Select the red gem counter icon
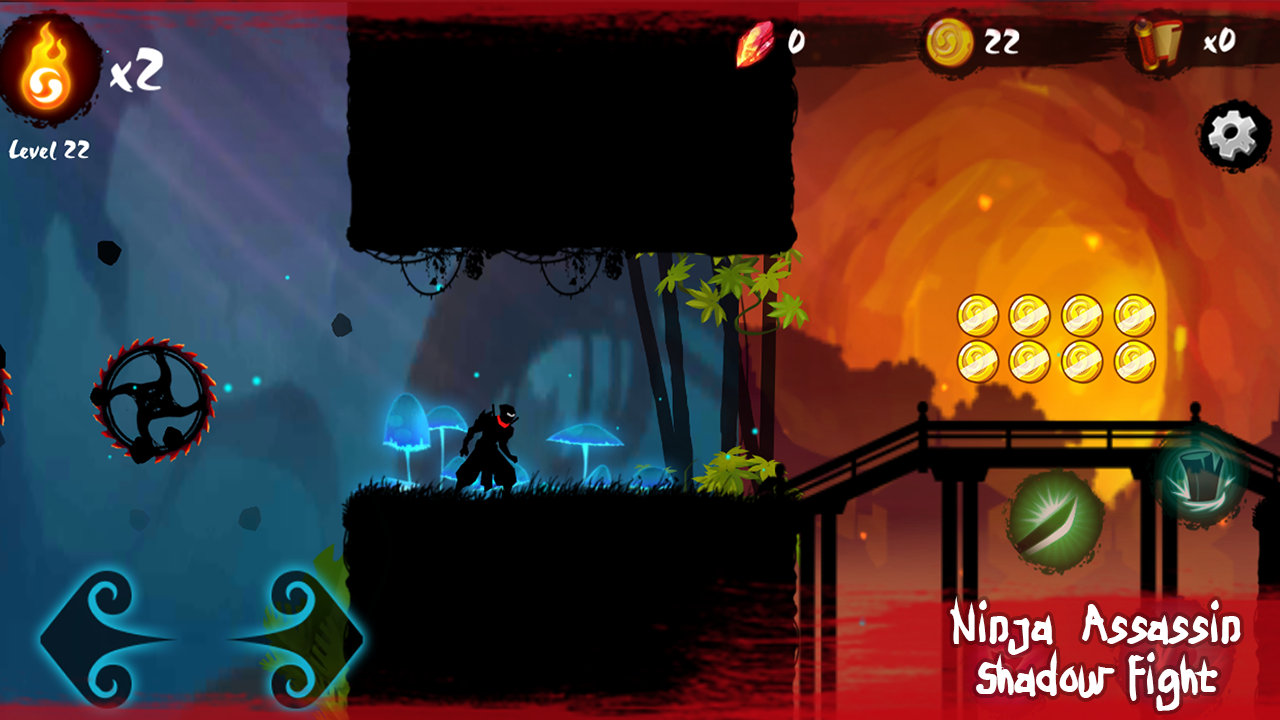Screen dimensions: 1280x720 pyautogui.click(x=755, y=42)
